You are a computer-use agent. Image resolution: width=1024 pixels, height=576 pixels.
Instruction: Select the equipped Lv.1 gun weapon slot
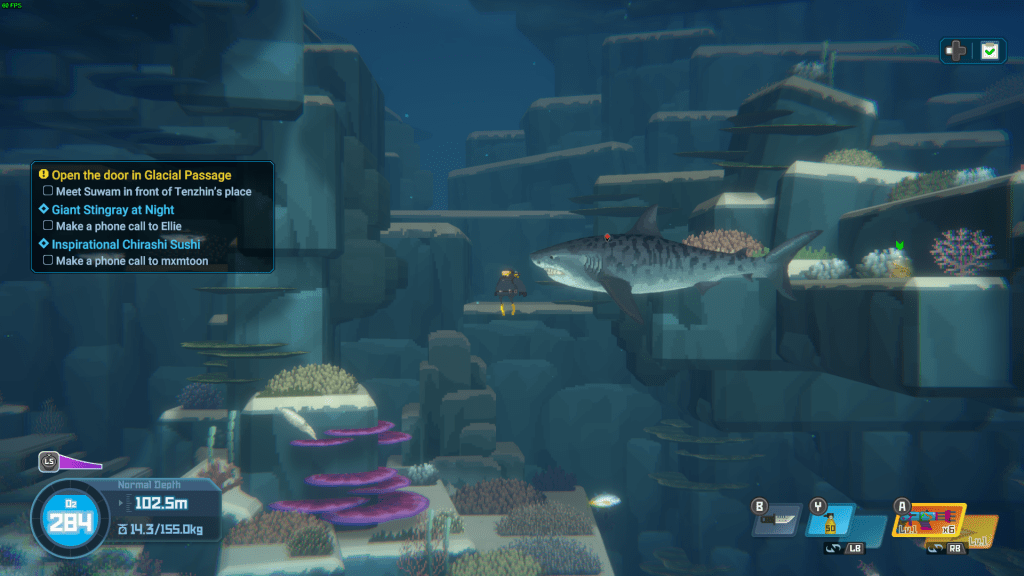coord(929,520)
